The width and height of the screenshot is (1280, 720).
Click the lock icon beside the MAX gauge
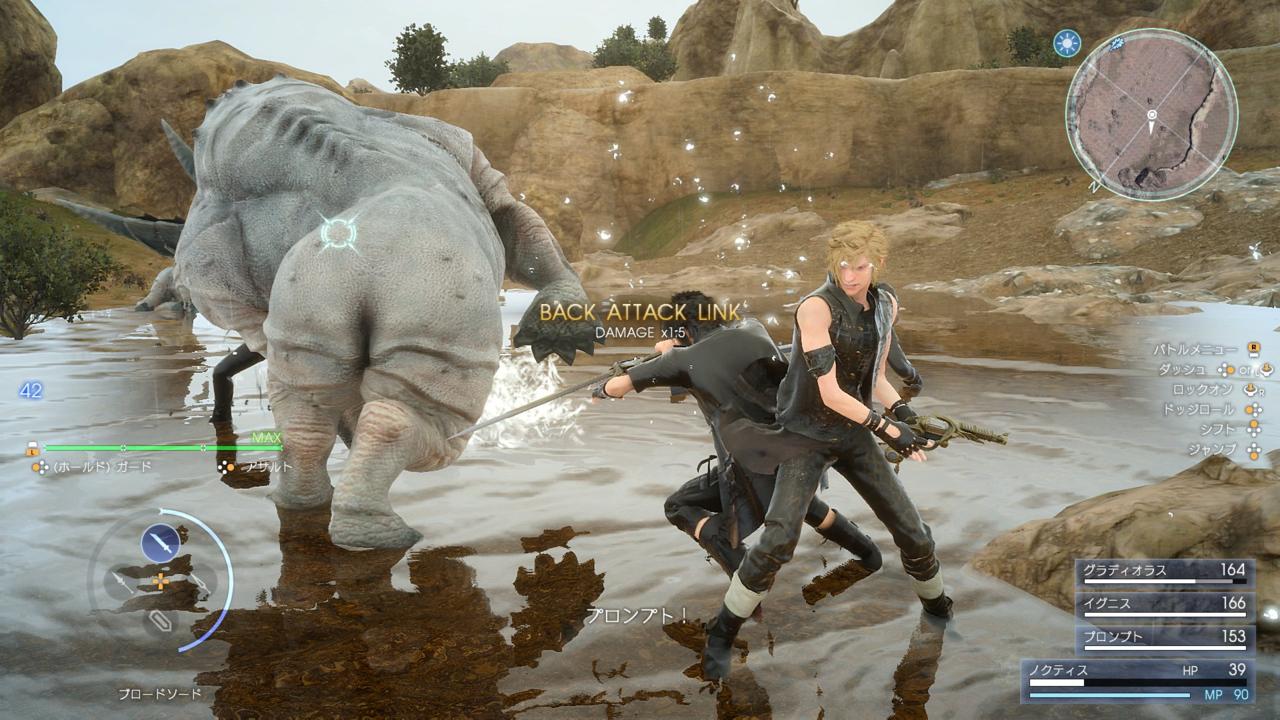click(31, 448)
